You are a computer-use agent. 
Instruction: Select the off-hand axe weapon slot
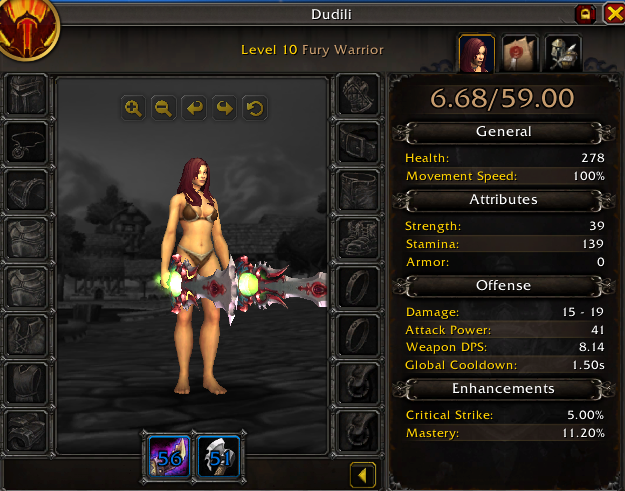pos(216,454)
